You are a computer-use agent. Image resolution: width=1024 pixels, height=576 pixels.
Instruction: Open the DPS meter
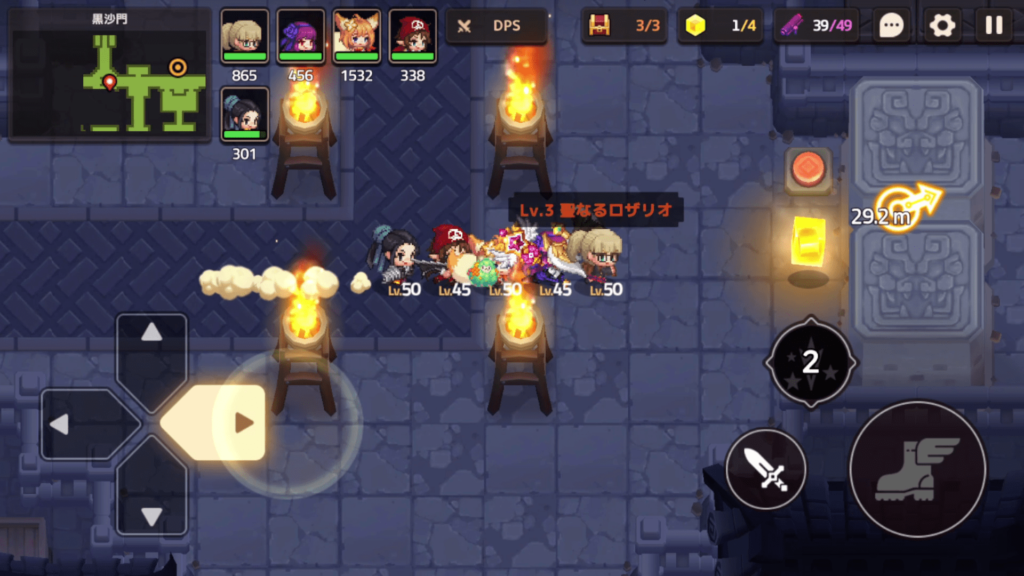496,26
